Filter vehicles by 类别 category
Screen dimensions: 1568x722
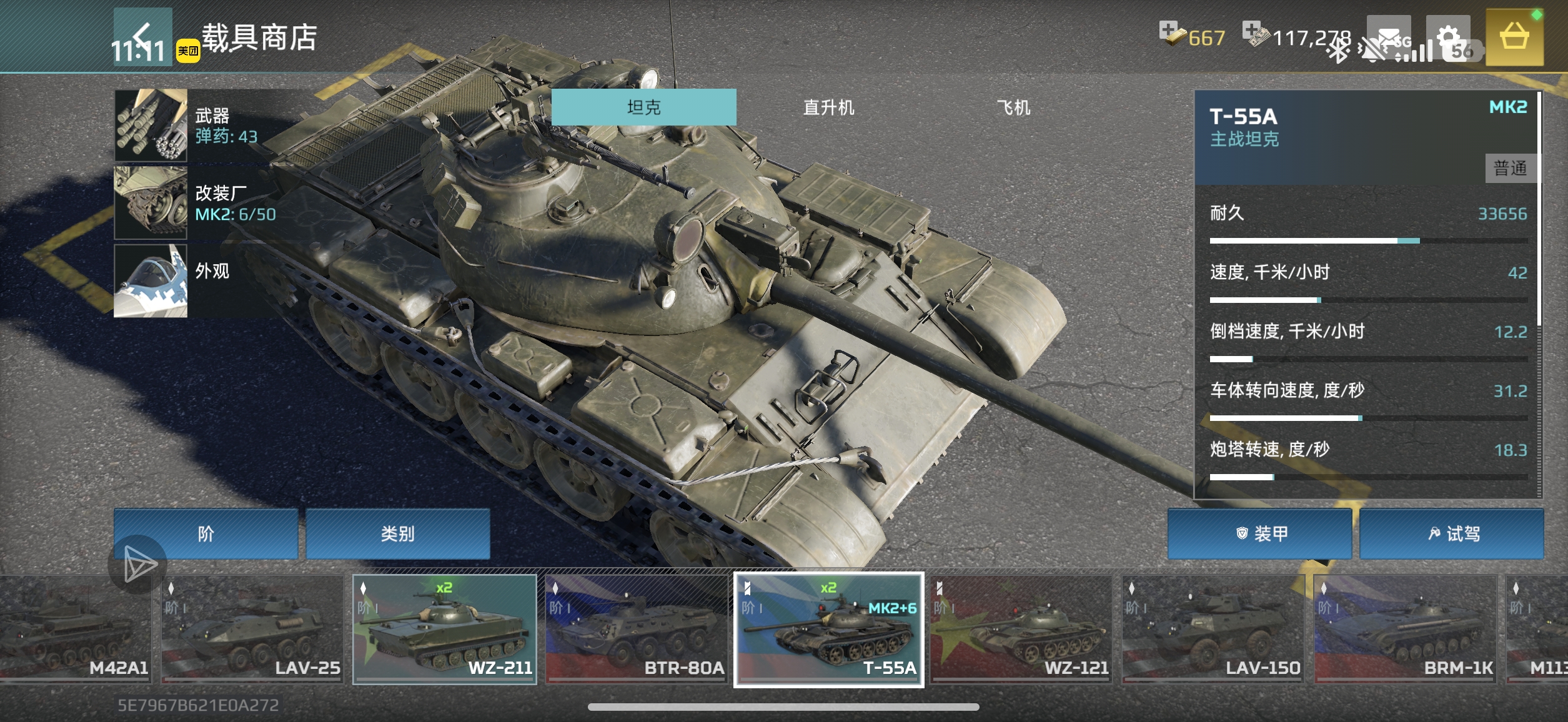(x=397, y=534)
